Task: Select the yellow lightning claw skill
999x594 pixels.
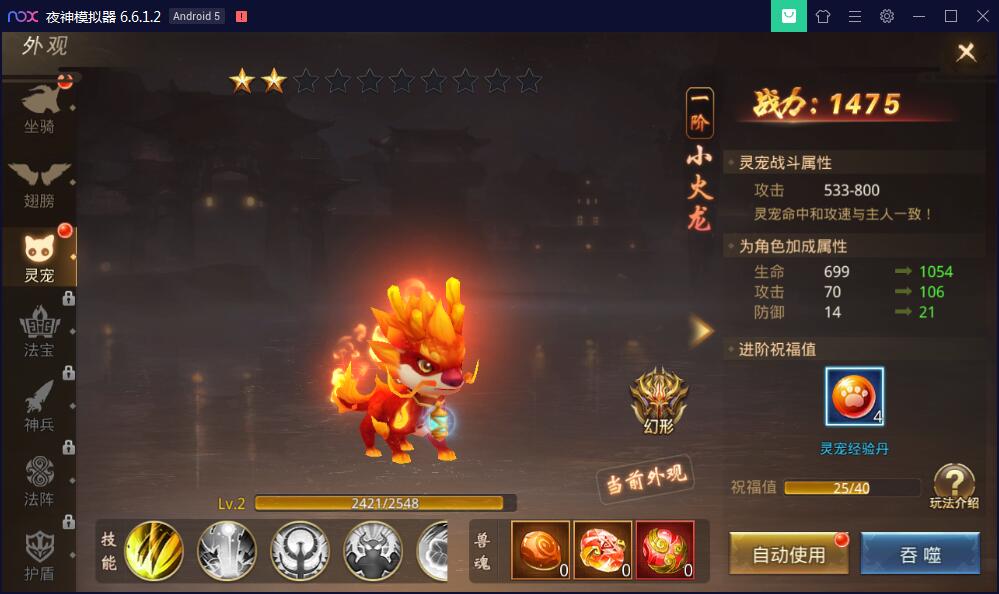Action: 154,551
